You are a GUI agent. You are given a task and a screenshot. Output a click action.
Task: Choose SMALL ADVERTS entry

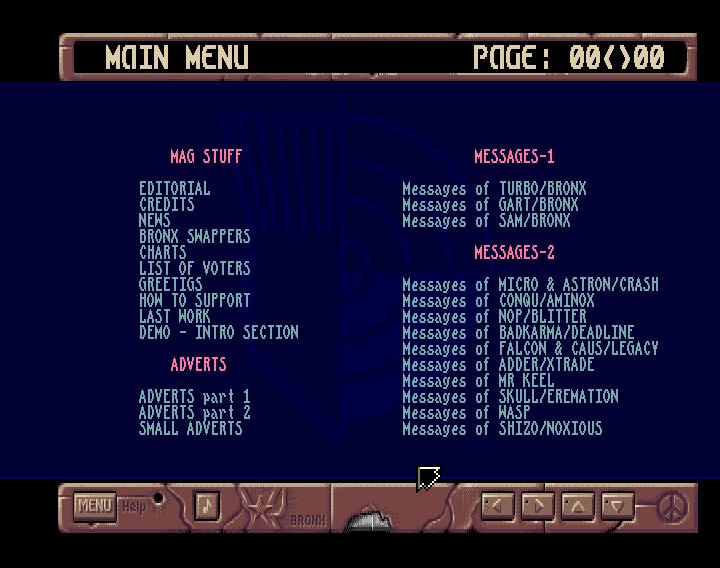(x=191, y=429)
